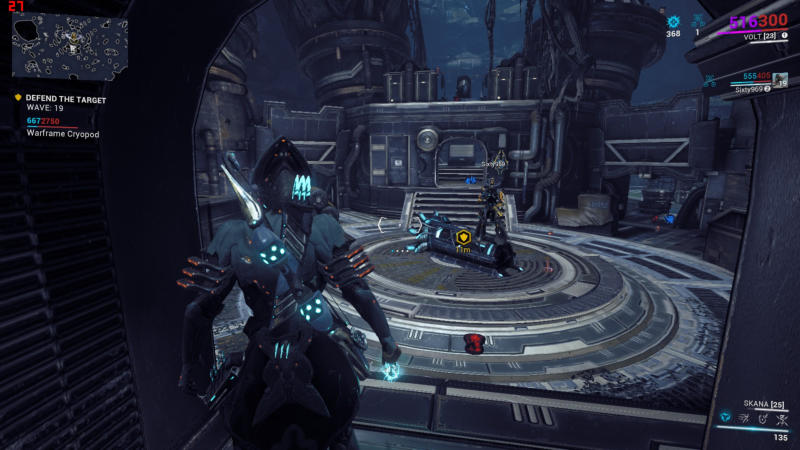Select the Defend the Target objective tracker
Screen dimensions: 800x450
click(x=64, y=100)
